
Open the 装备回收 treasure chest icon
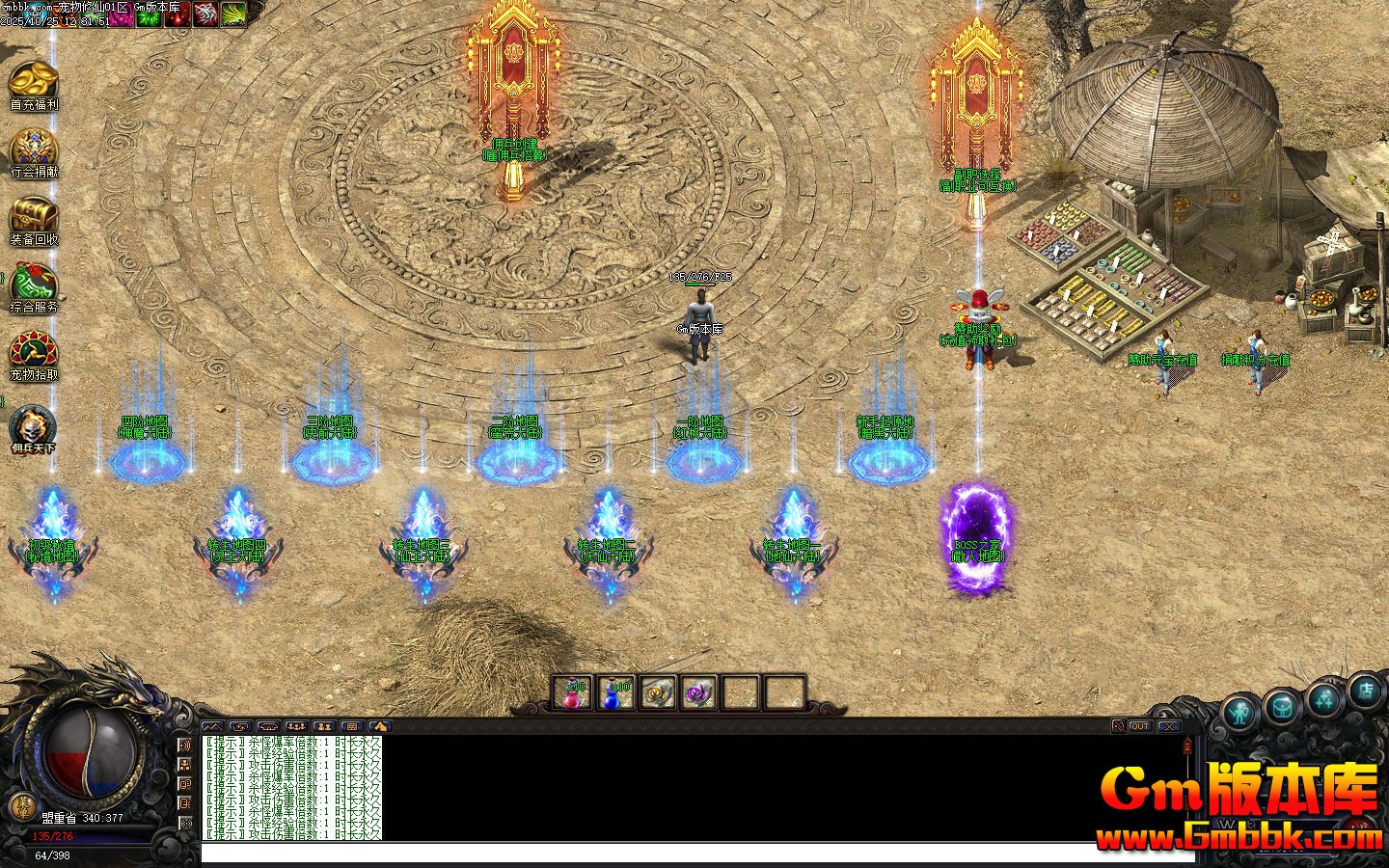coord(34,217)
